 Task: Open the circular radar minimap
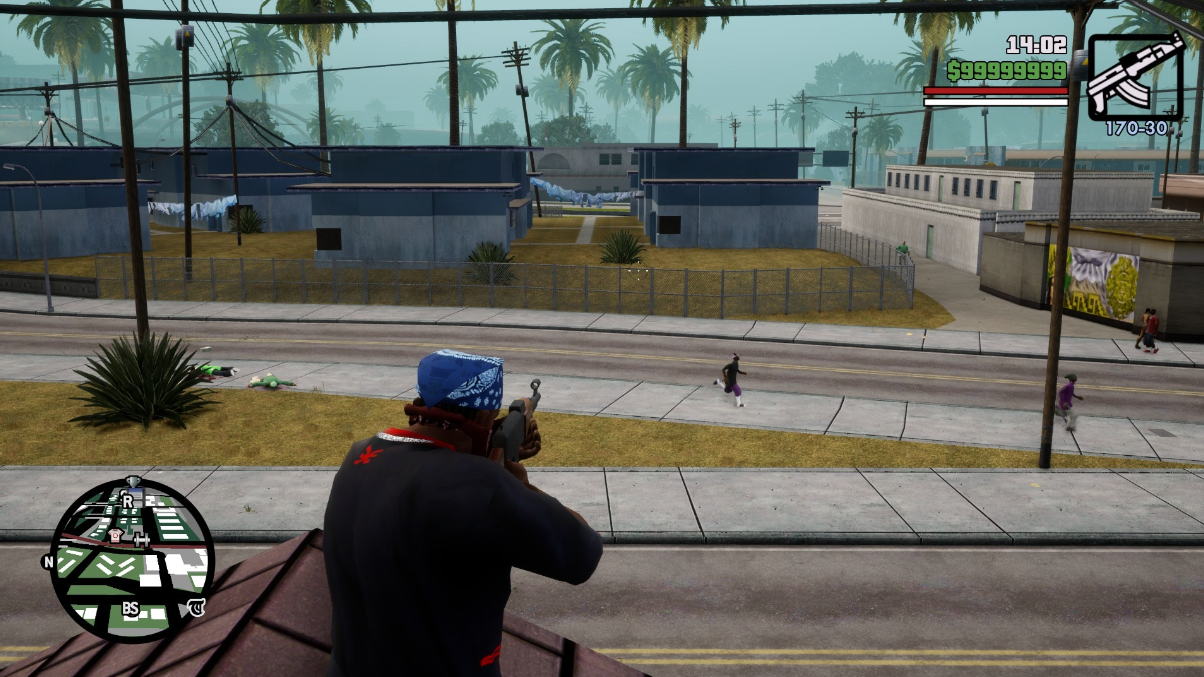pos(131,559)
